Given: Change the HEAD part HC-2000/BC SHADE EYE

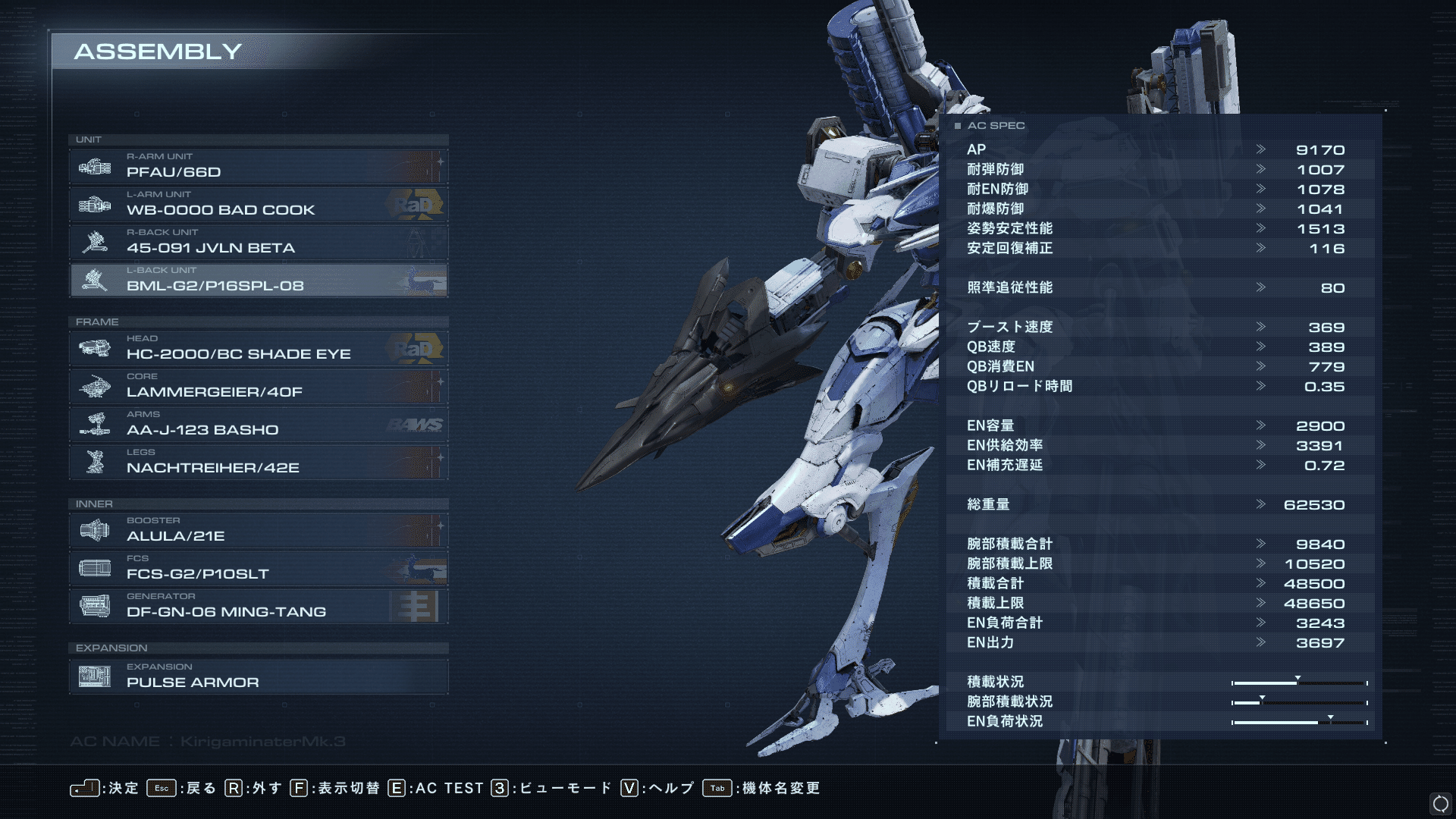Looking at the screenshot, I should click(258, 348).
